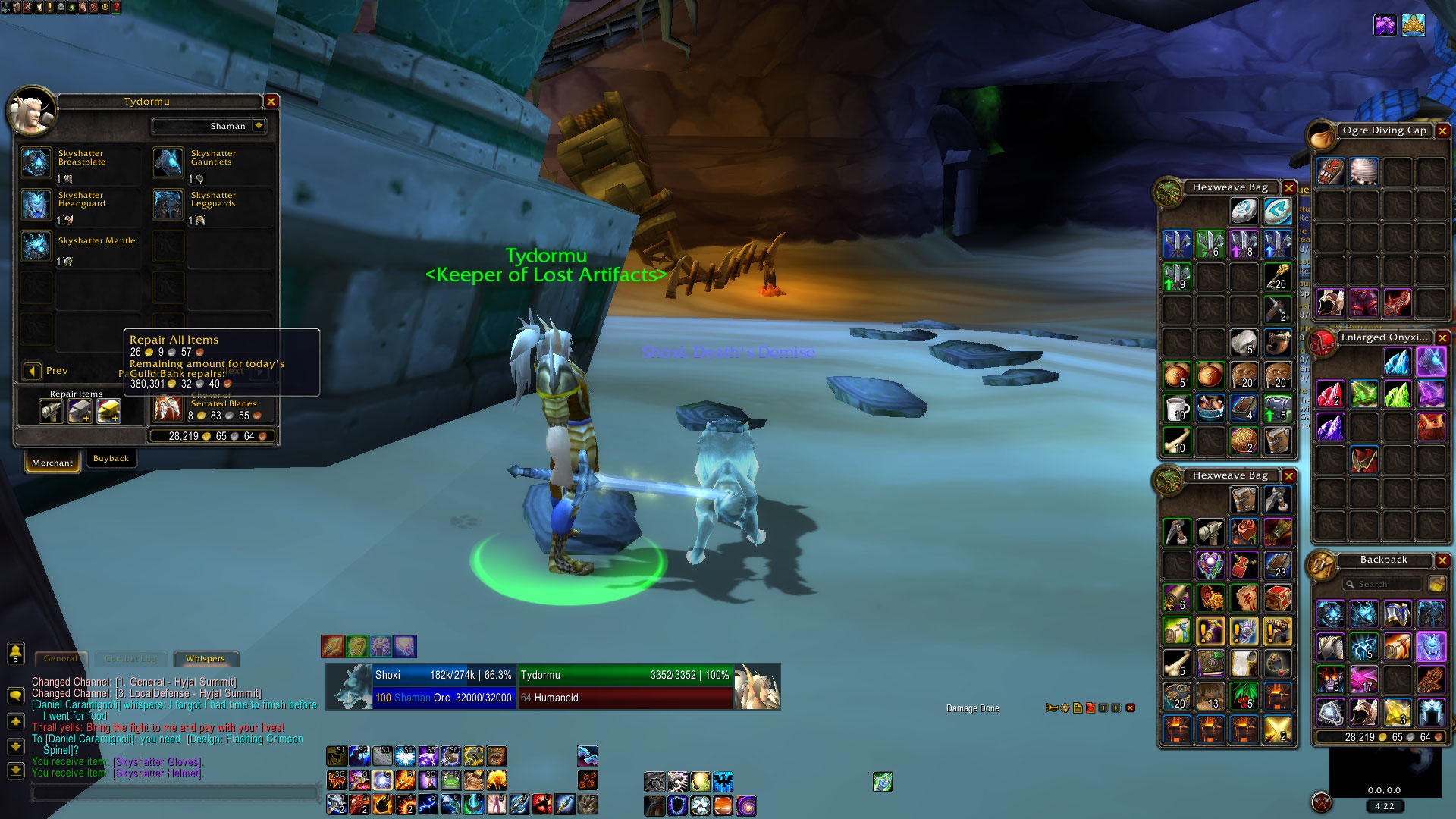Switch to the Buyback tab
Screen dimensions: 1456x819
tap(111, 459)
